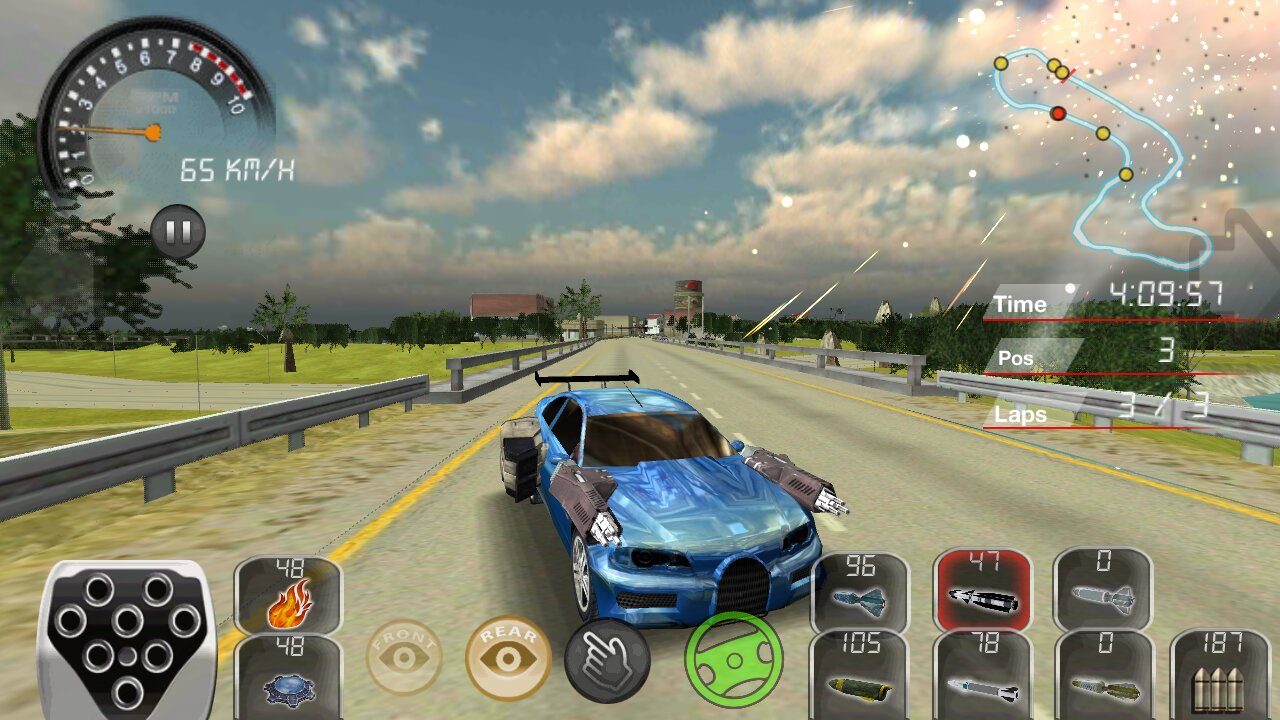Viewport: 1280px width, 720px height.
Task: Choose the red-highlighted black missile slot
Action: (x=983, y=591)
